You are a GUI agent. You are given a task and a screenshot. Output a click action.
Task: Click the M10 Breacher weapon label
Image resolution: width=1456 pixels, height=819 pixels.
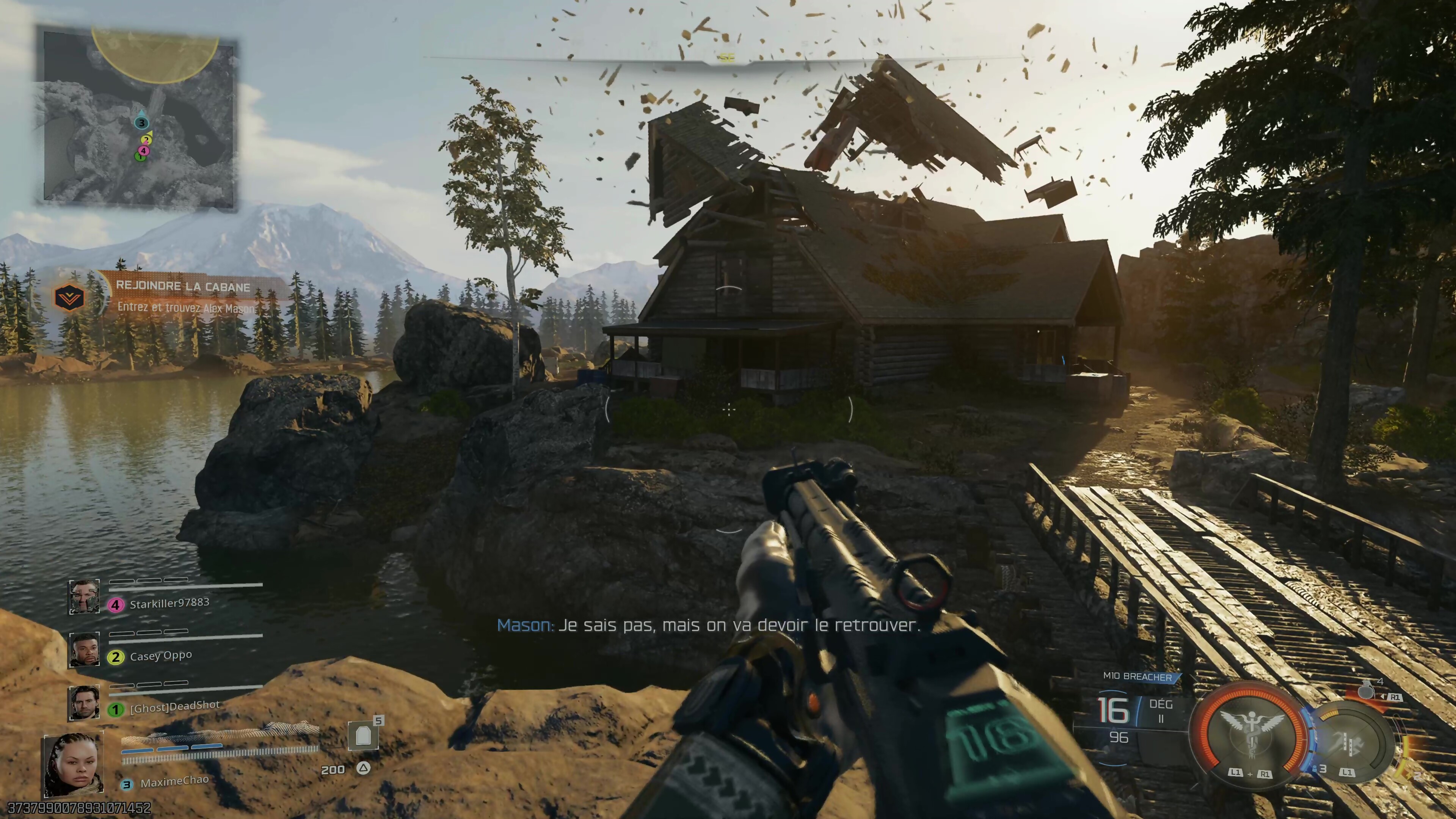pyautogui.click(x=1137, y=676)
